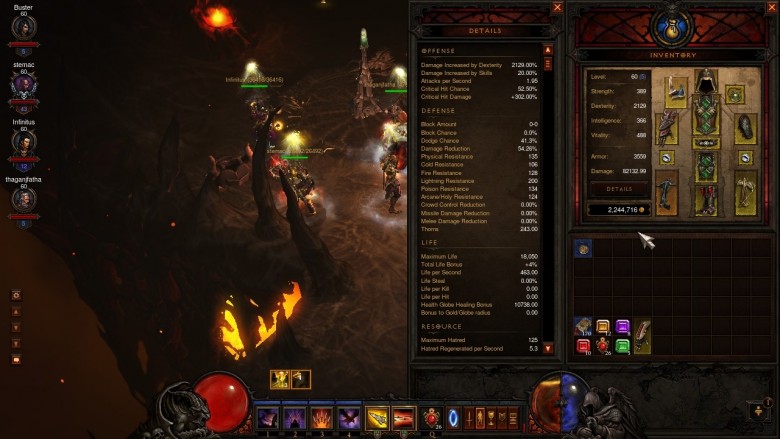Select sternac's party portrait
The width and height of the screenshot is (780, 439).
click(x=24, y=85)
